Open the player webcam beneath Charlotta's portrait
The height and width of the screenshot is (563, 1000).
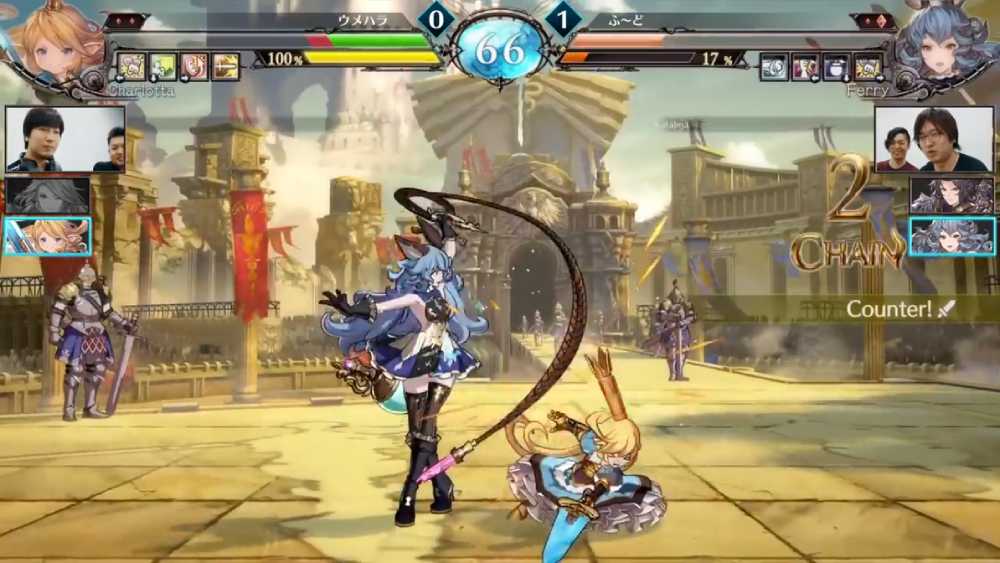click(x=65, y=139)
